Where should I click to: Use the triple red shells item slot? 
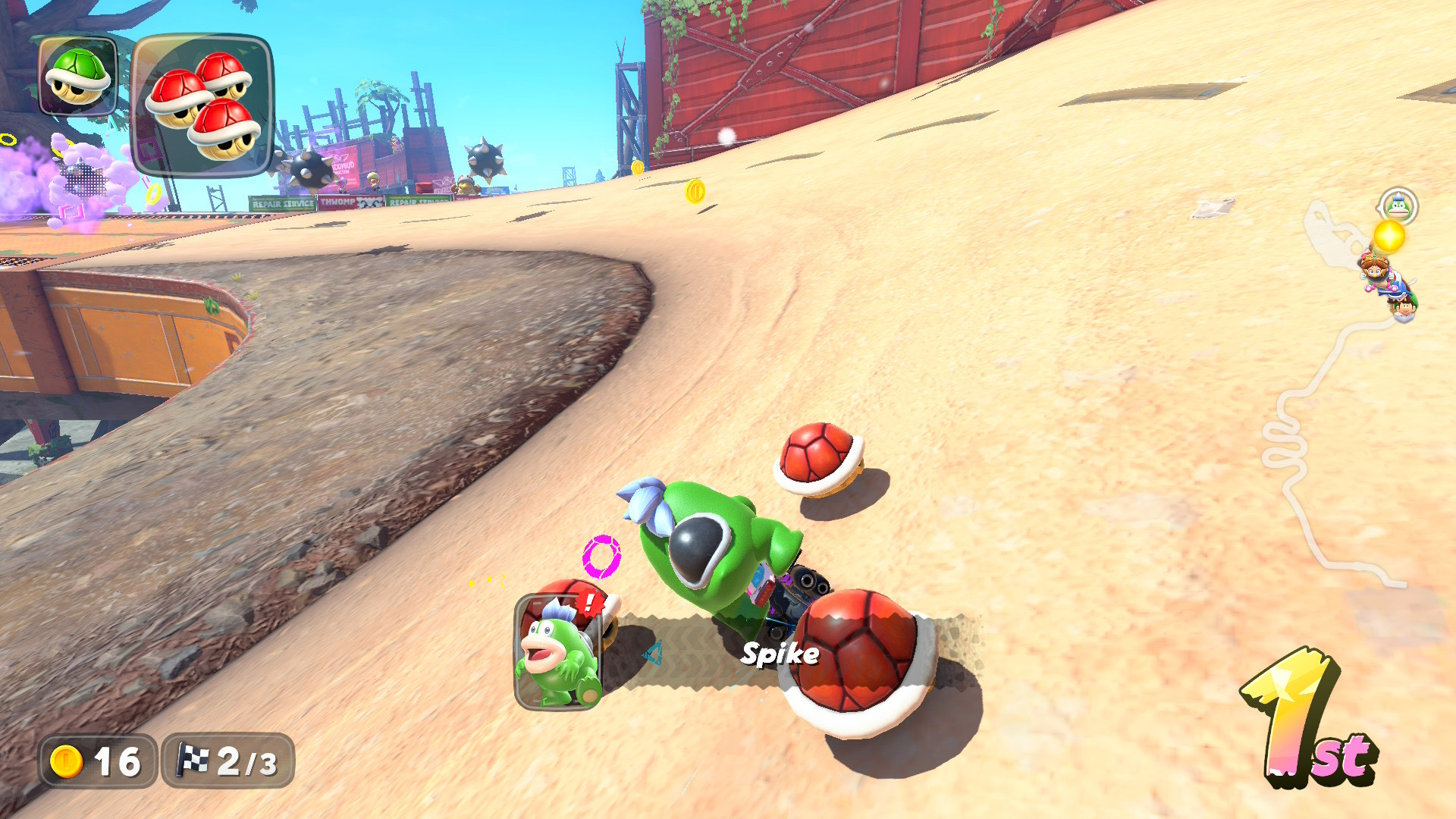pos(202,105)
